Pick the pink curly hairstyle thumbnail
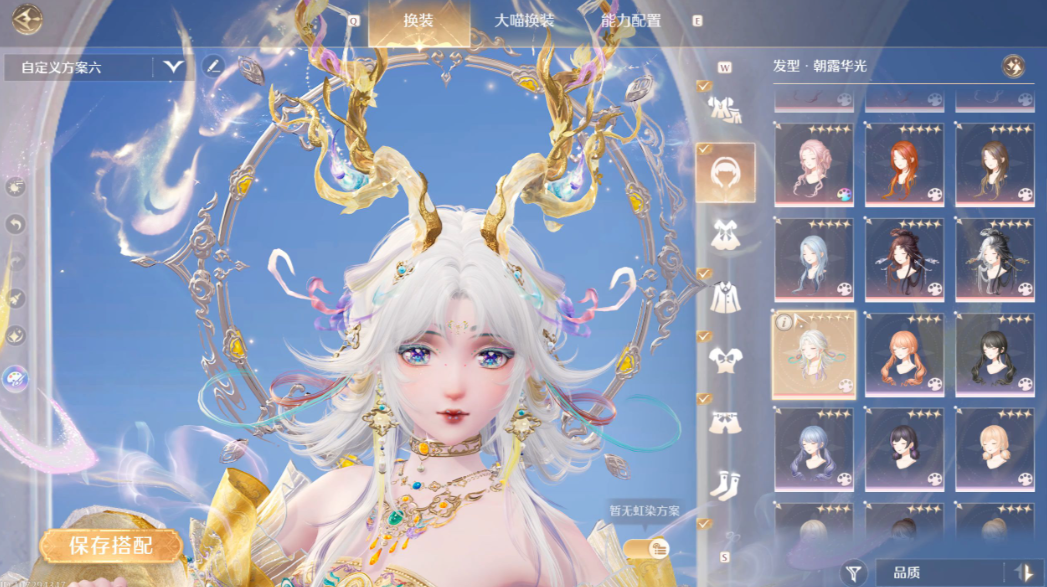This screenshot has width=1047, height=587. point(813,164)
